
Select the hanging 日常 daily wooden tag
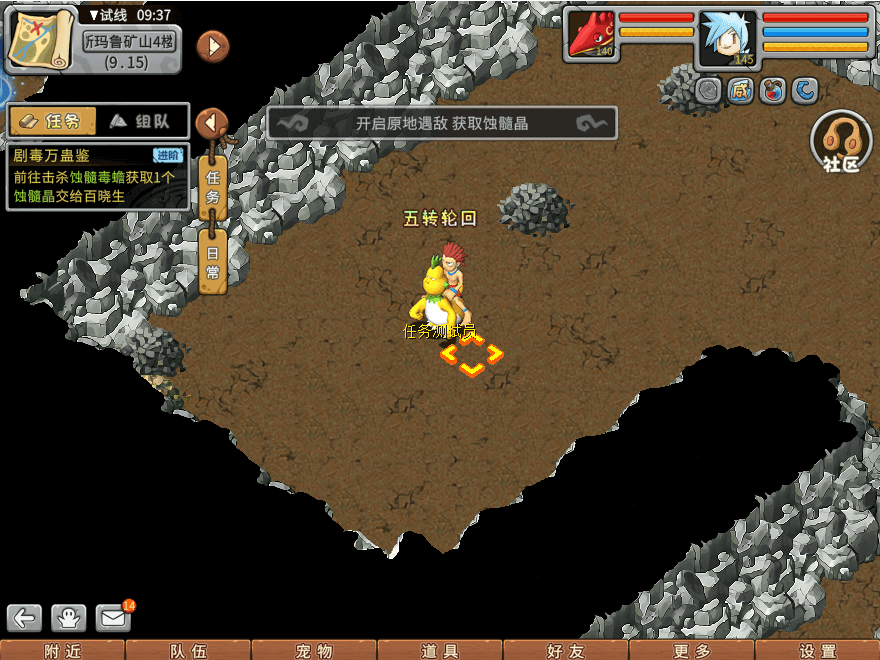tap(212, 262)
